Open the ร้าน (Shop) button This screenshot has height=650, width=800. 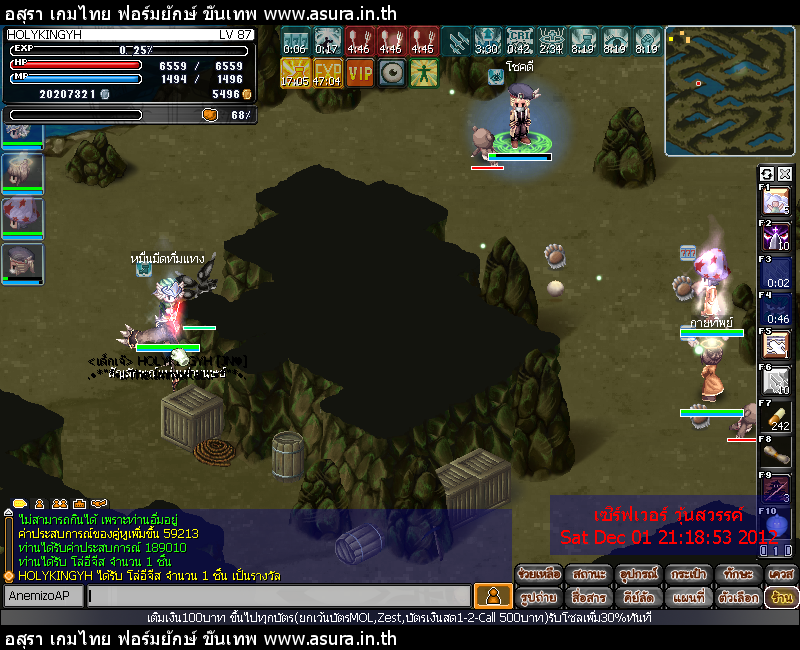tap(781, 597)
